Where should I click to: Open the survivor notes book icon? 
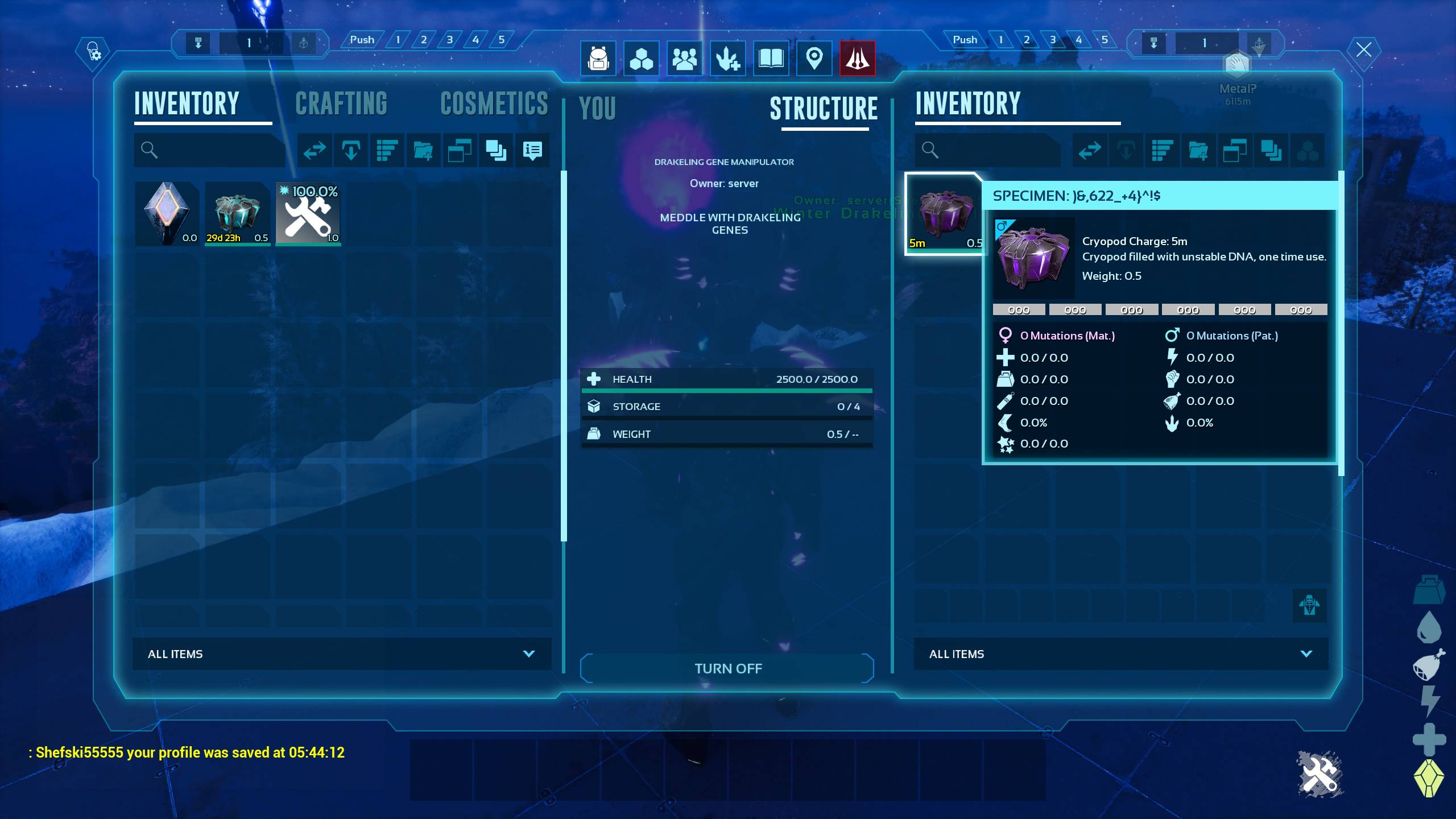[771, 58]
